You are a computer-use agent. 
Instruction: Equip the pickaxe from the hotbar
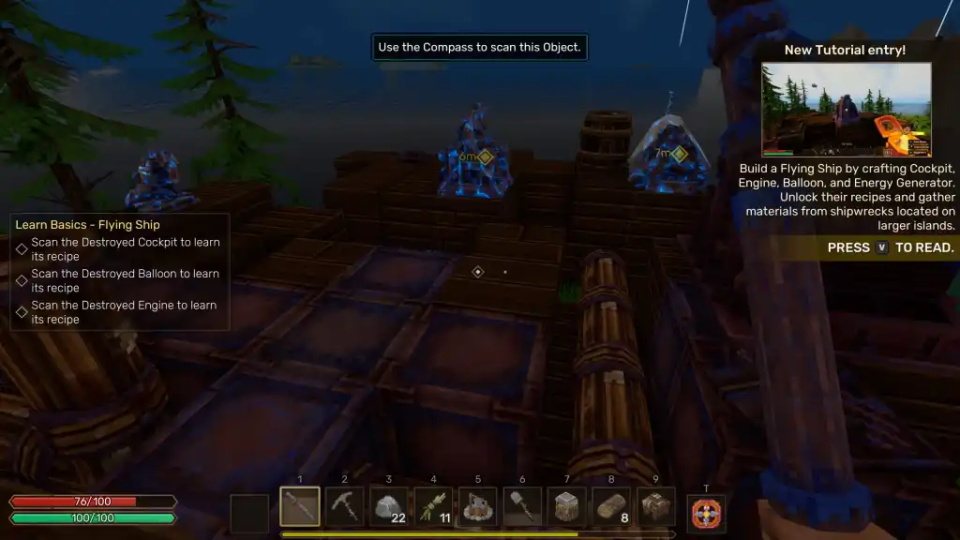344,507
